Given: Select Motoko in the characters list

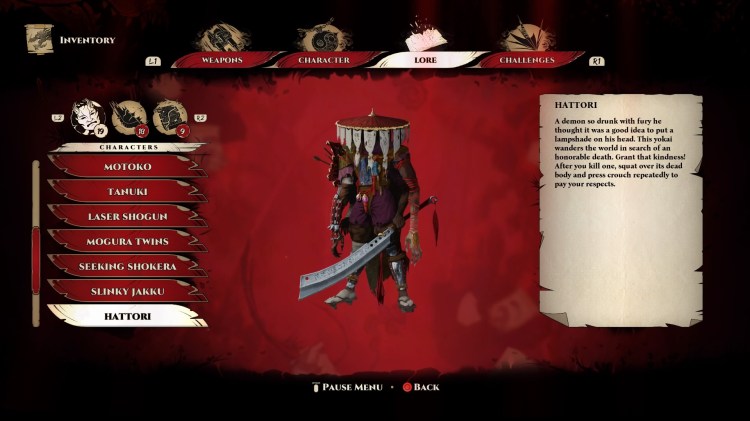Looking at the screenshot, I should pos(127,166).
